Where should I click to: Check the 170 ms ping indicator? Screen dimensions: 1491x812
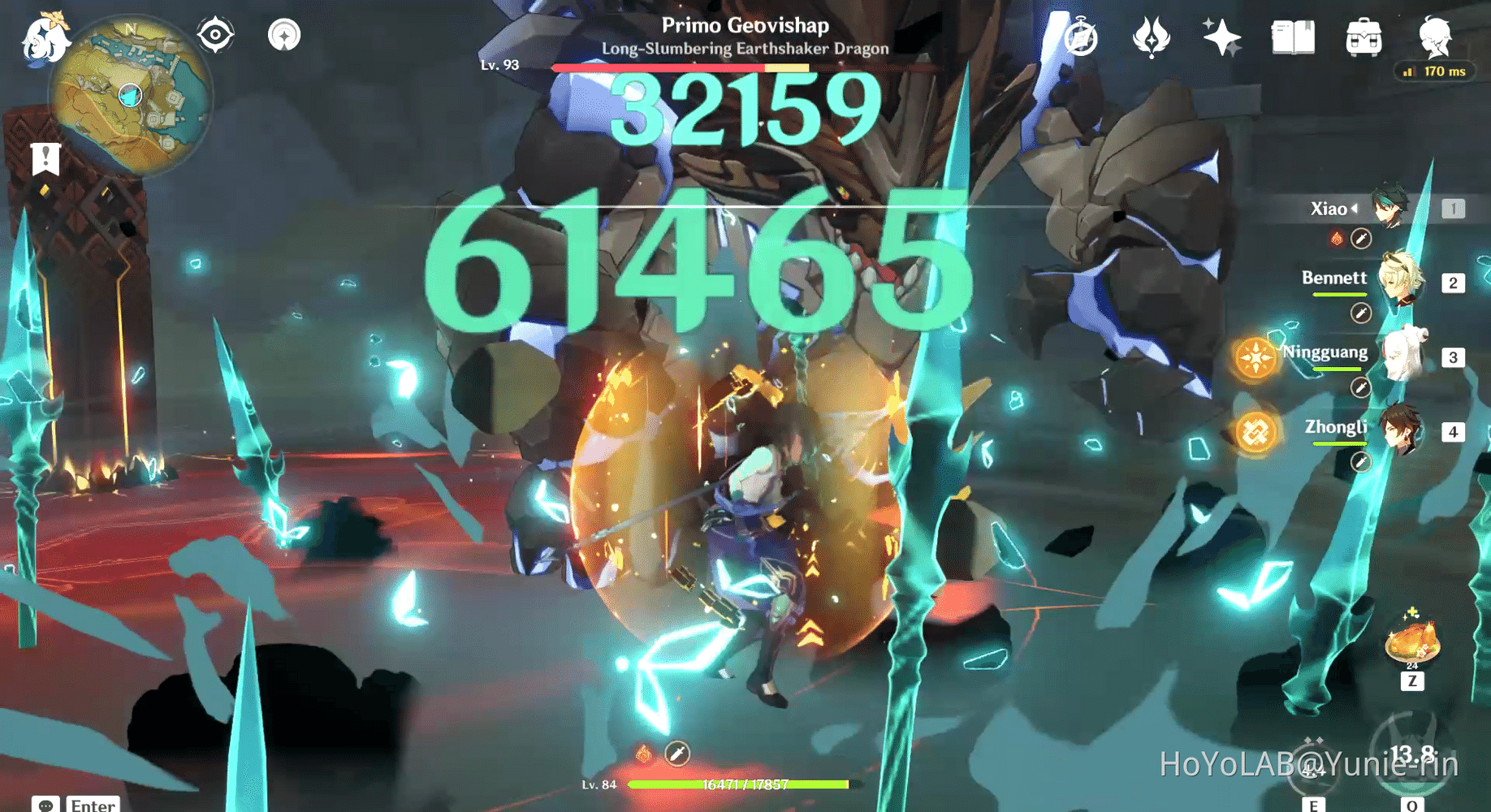tap(1434, 71)
